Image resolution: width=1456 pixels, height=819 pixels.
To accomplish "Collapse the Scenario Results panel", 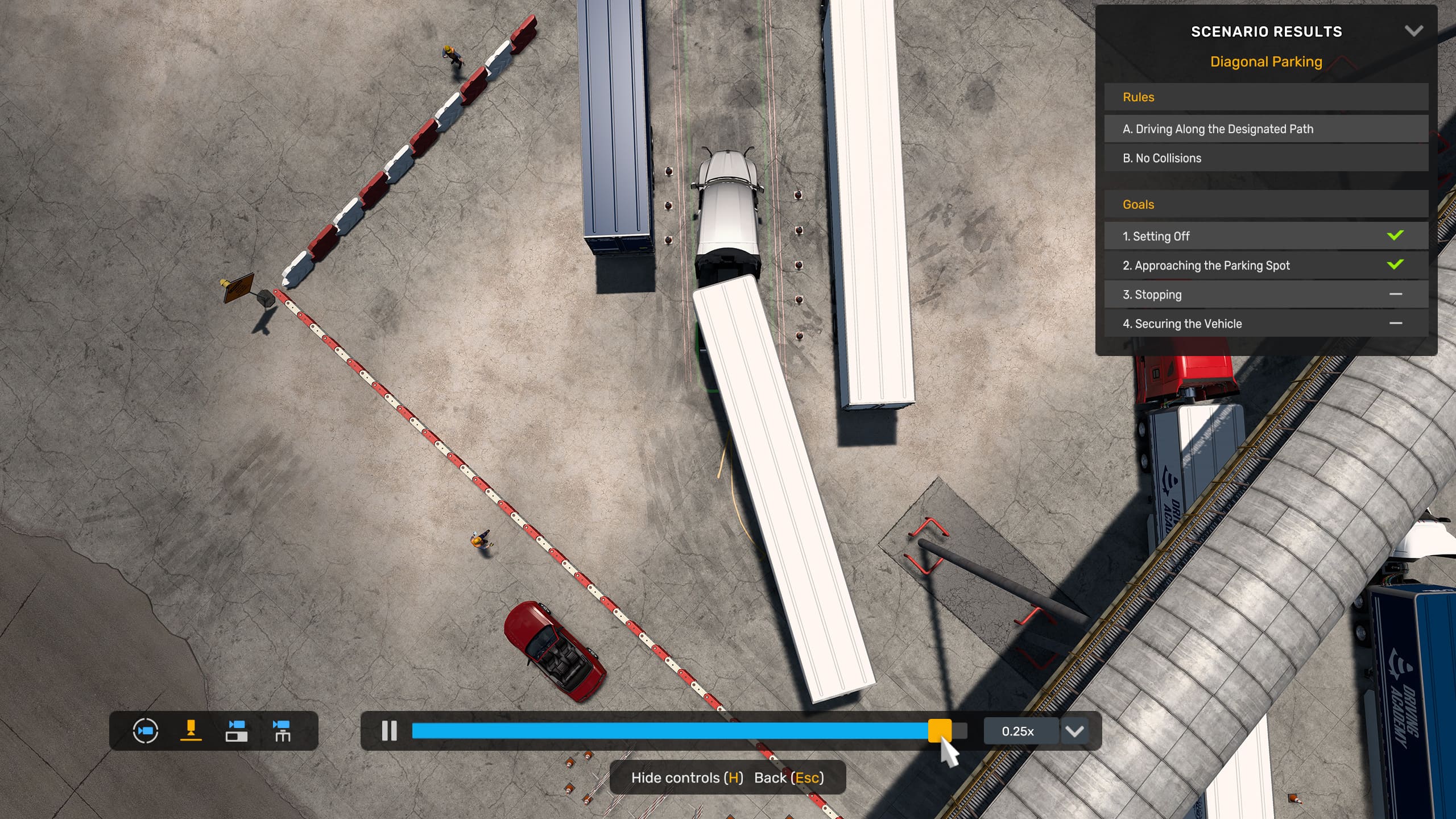I will [1414, 31].
